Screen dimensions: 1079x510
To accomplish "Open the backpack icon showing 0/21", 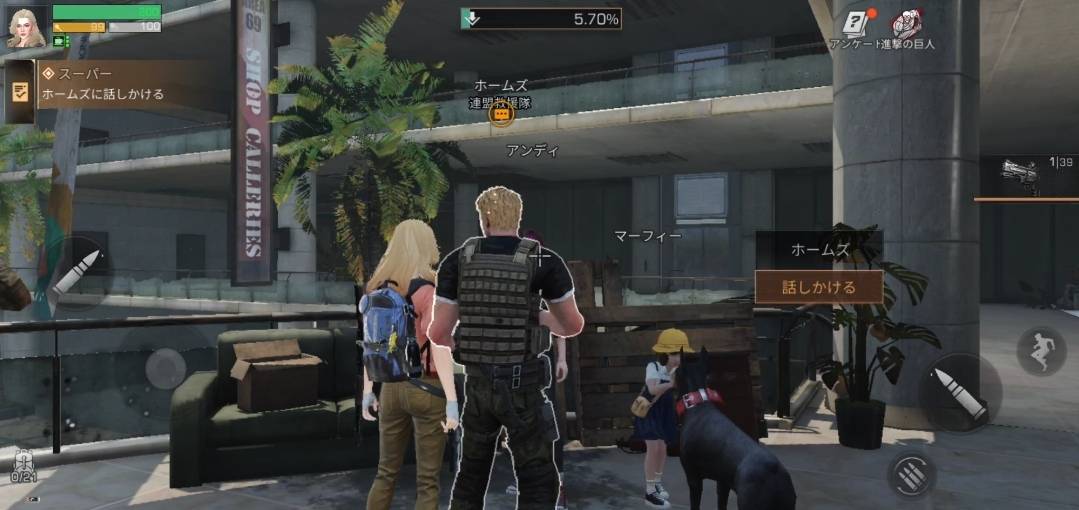I will [24, 463].
